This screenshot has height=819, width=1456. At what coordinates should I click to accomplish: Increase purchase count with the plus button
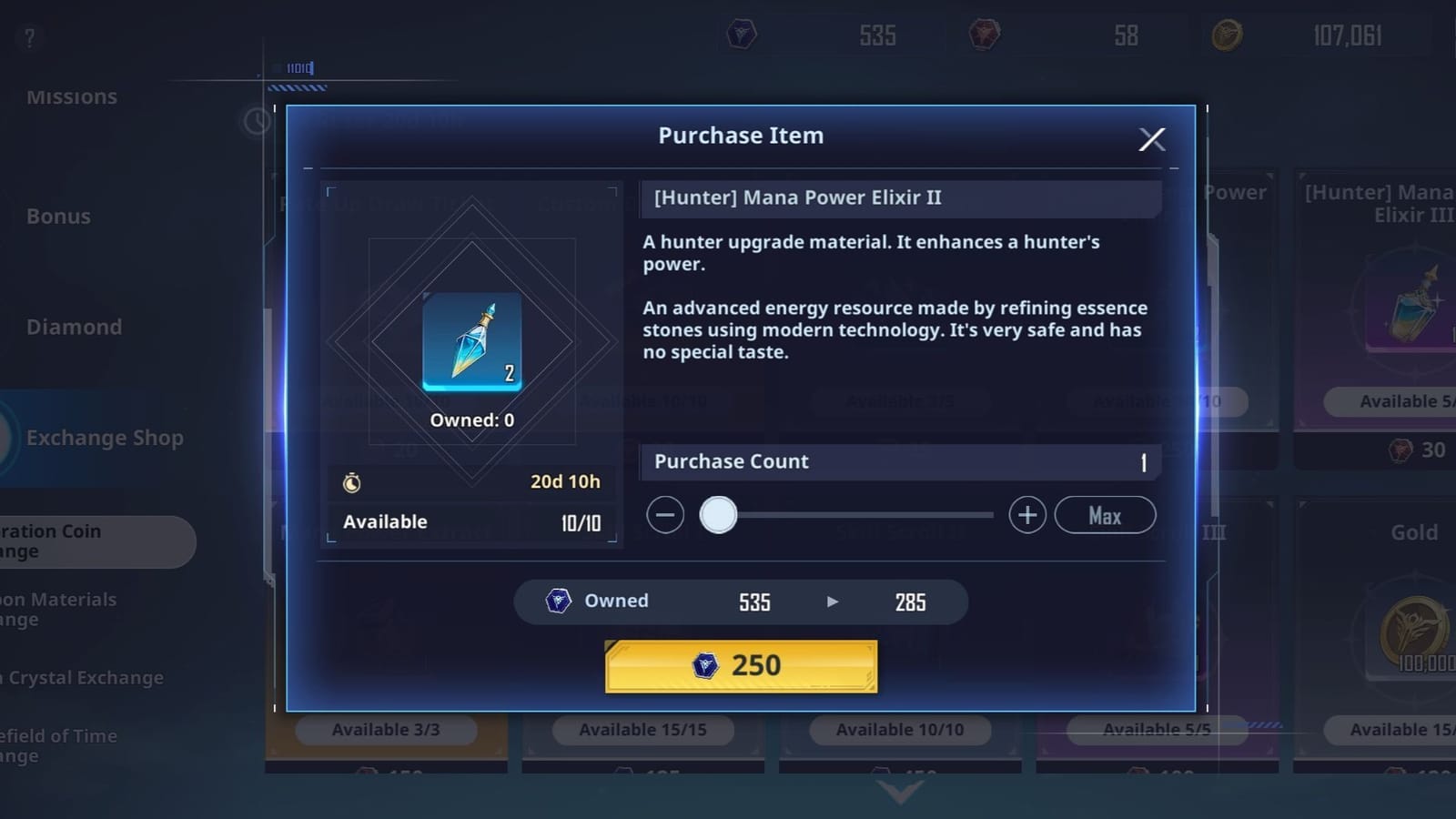point(1026,515)
